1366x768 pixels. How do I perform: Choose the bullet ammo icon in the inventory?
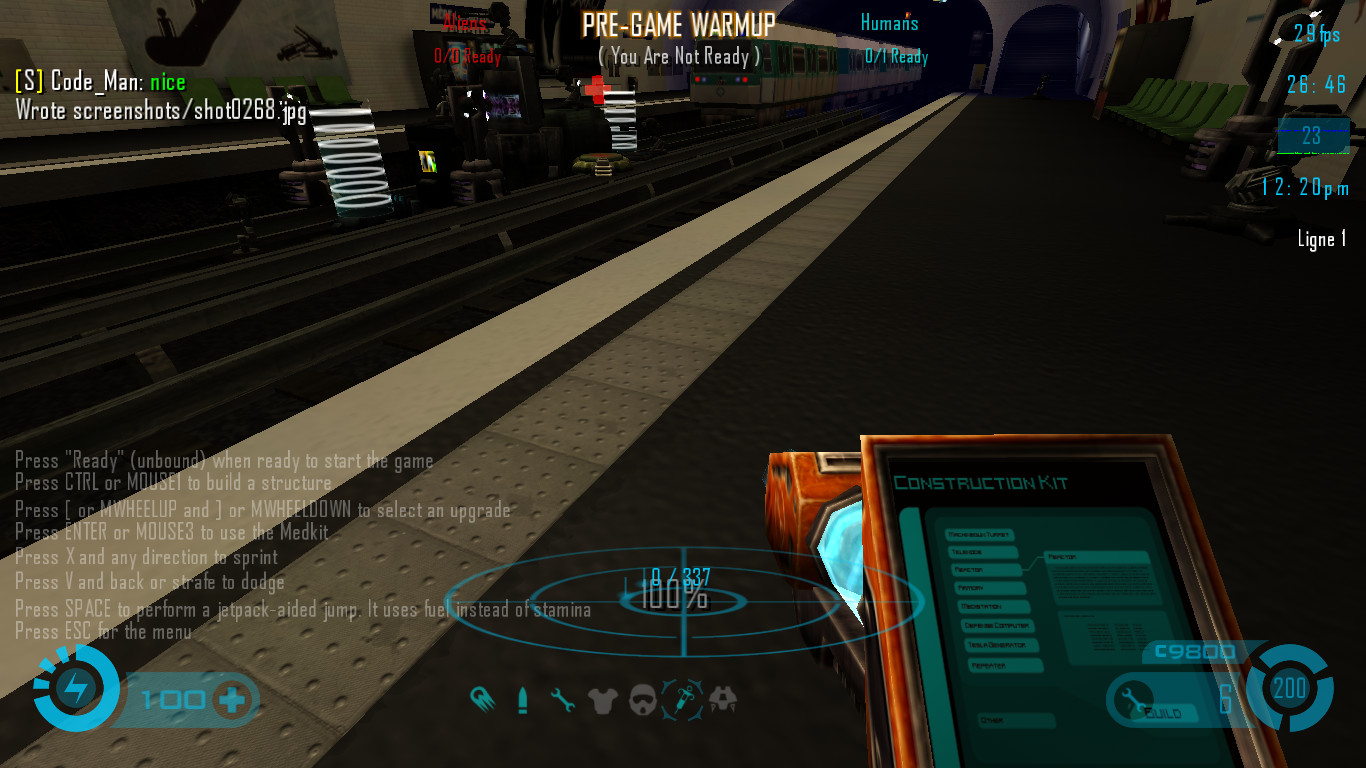[x=522, y=700]
